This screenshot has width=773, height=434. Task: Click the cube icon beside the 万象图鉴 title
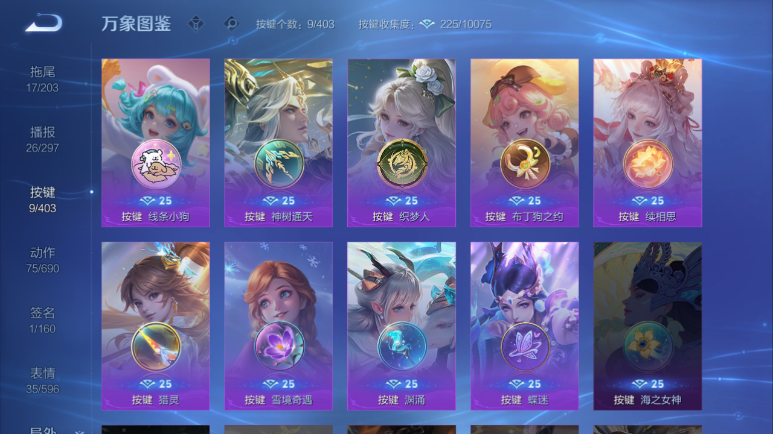click(x=197, y=23)
